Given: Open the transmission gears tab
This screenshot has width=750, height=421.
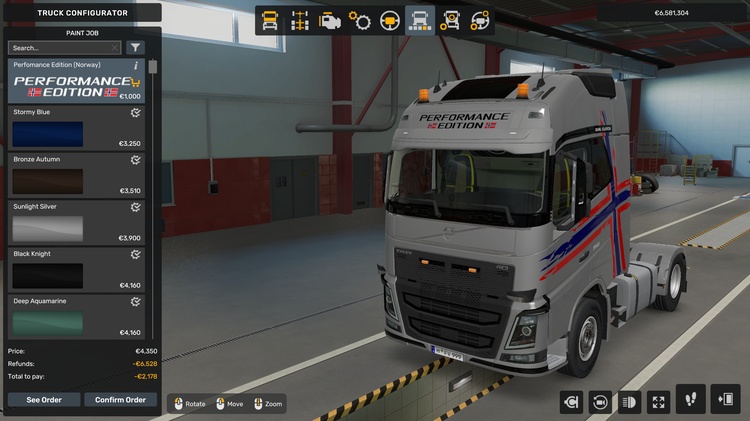Looking at the screenshot, I should (x=360, y=20).
